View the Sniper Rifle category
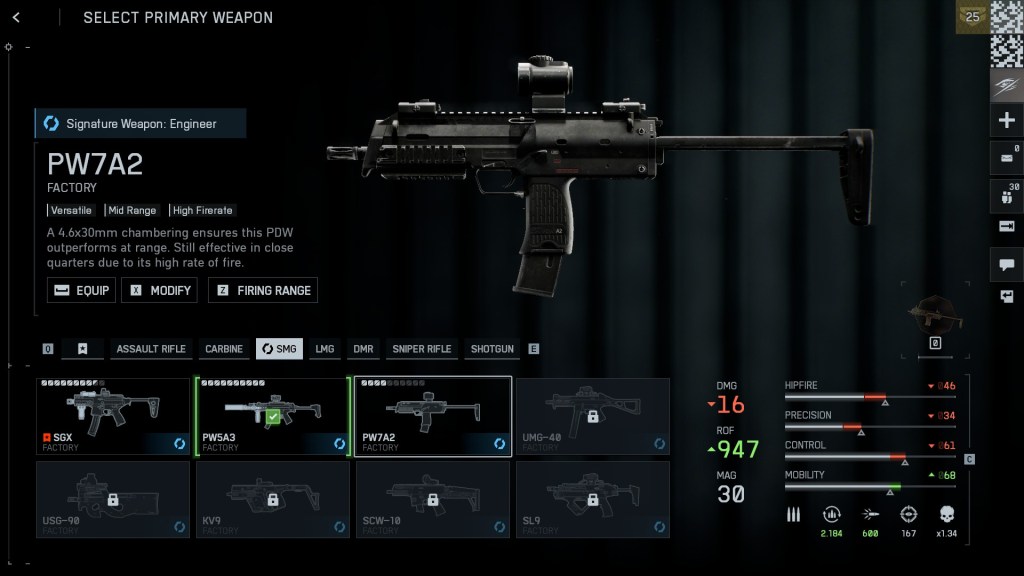This screenshot has height=576, width=1024. click(421, 349)
